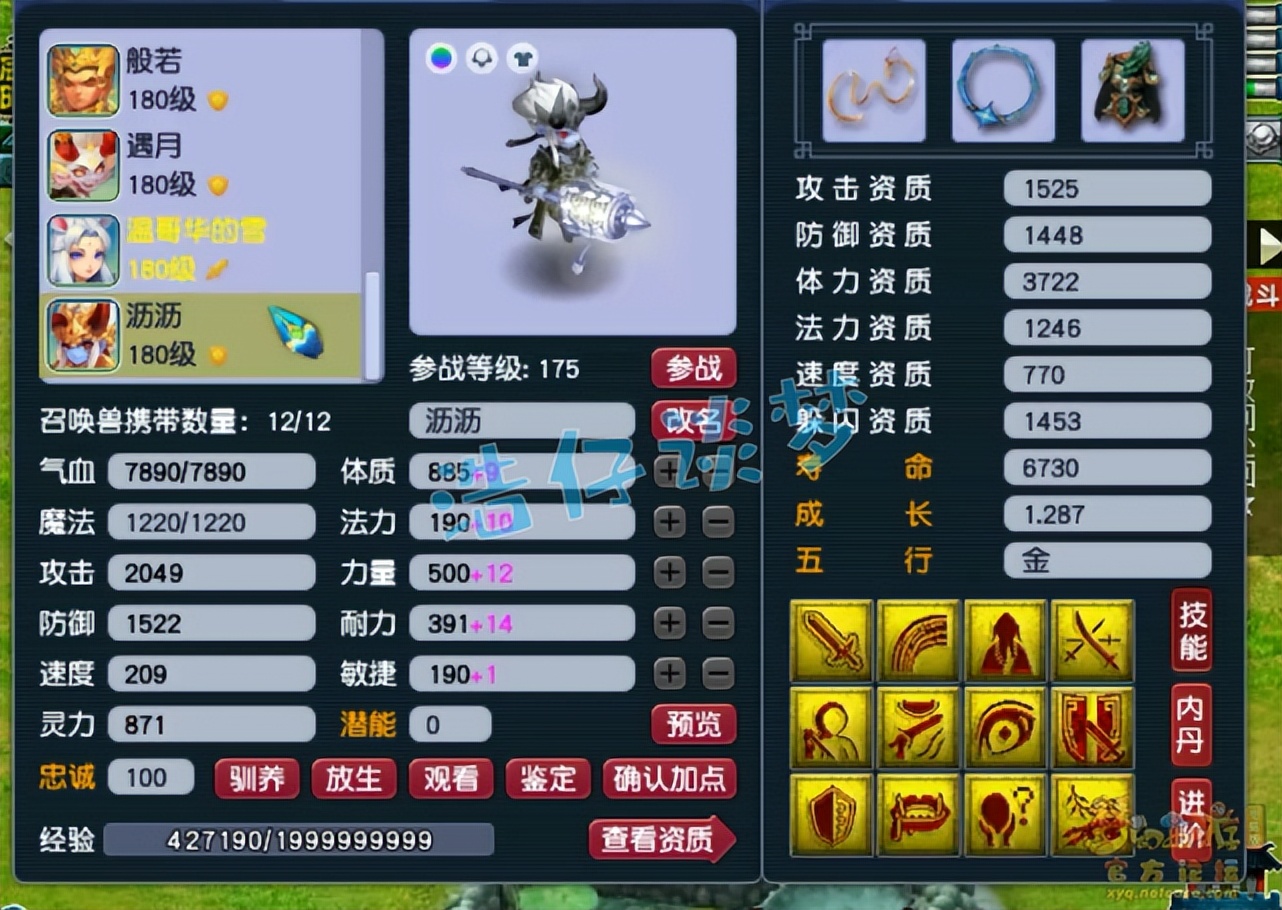
Task: Click the crossed-swords skill icon
Action: pyautogui.click(x=1091, y=640)
